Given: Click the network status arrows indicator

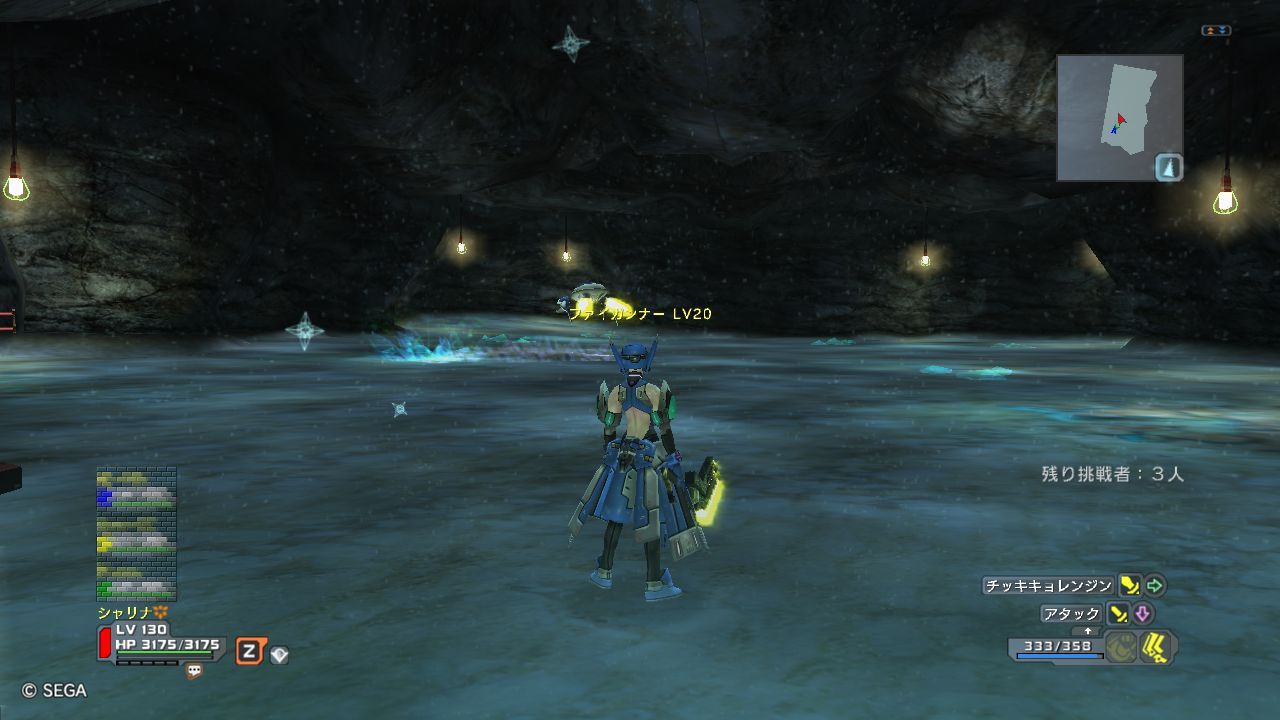Looking at the screenshot, I should (x=1216, y=31).
